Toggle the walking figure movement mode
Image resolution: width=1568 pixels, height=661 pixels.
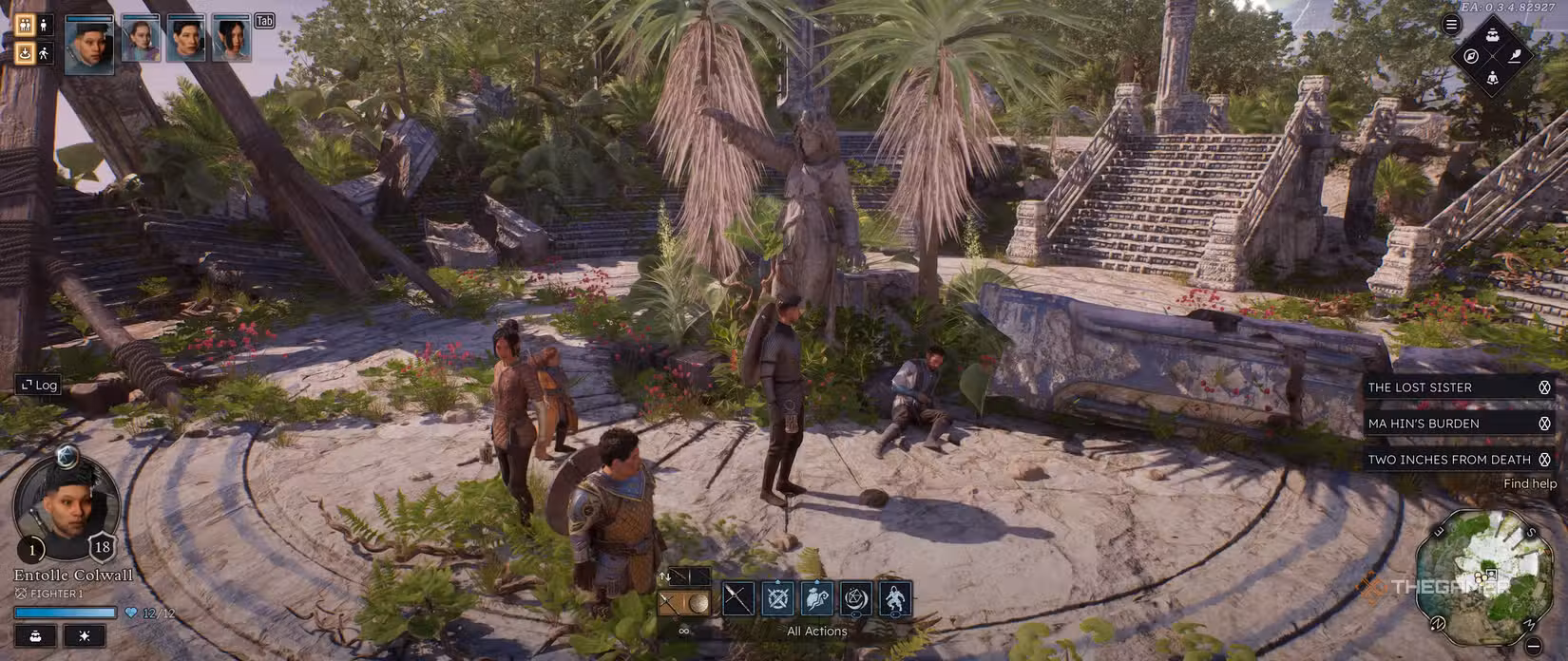coord(44,53)
